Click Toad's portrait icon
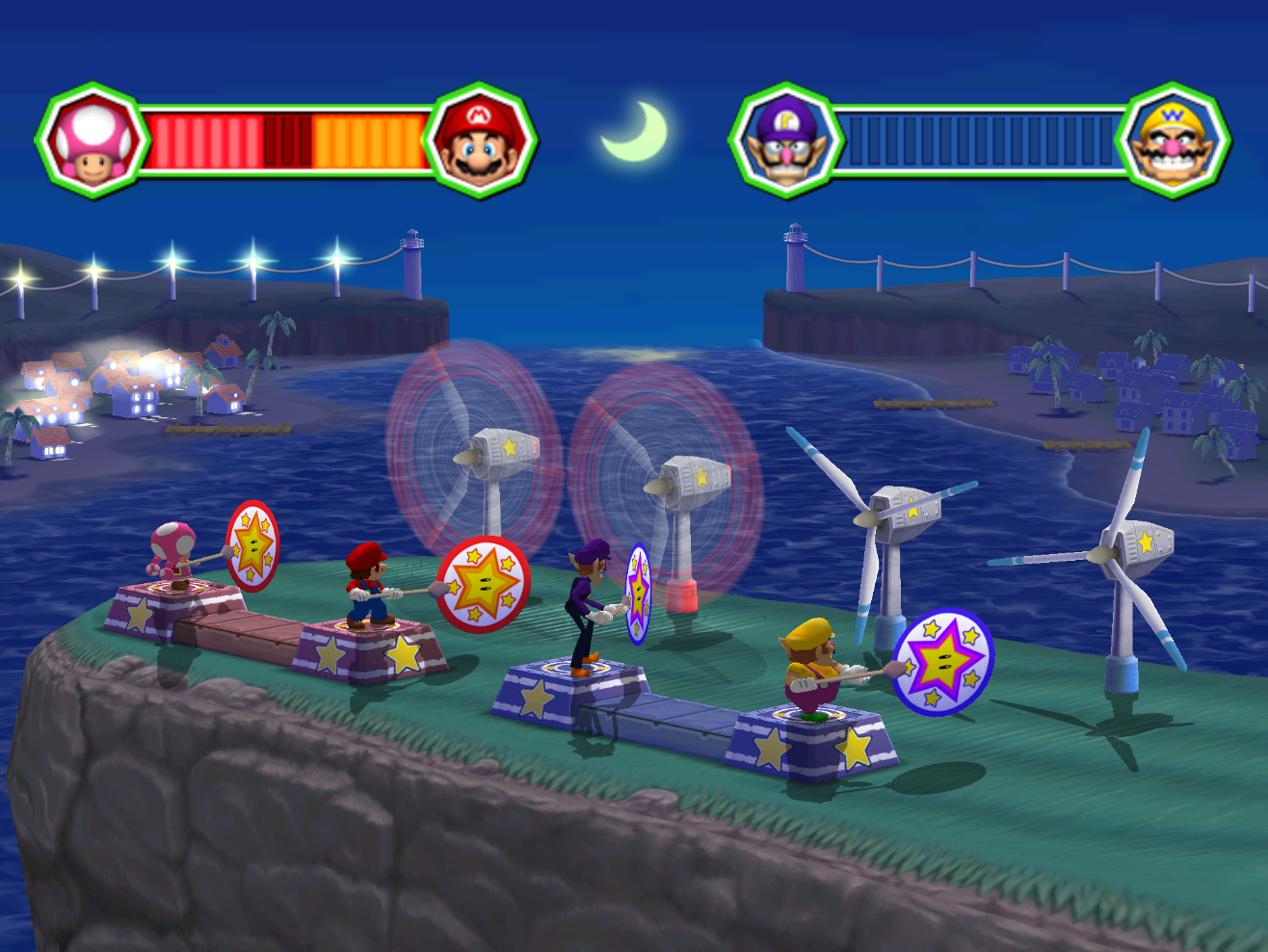This screenshot has height=952, width=1268. click(x=92, y=141)
